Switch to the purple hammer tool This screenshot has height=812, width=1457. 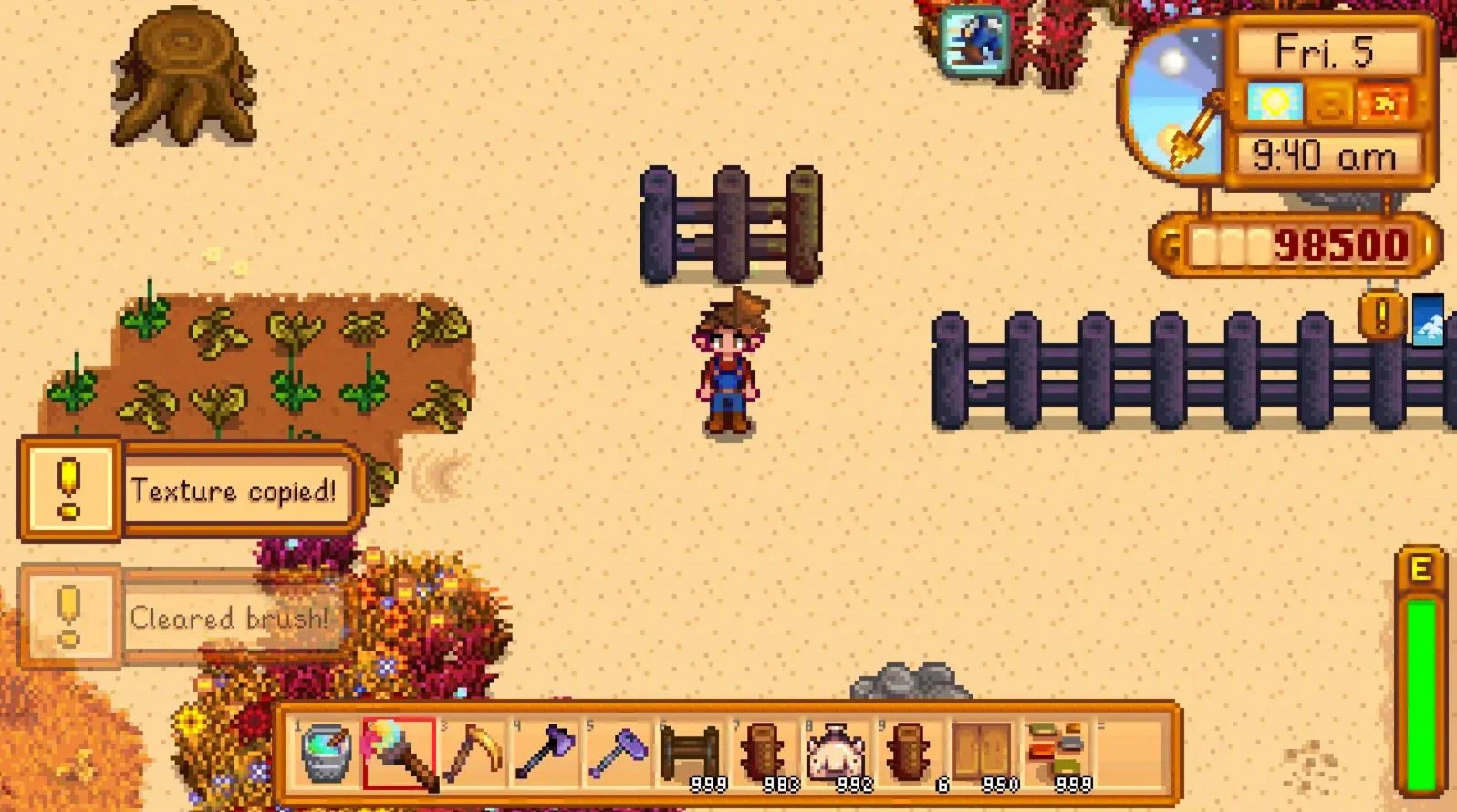pos(618,755)
